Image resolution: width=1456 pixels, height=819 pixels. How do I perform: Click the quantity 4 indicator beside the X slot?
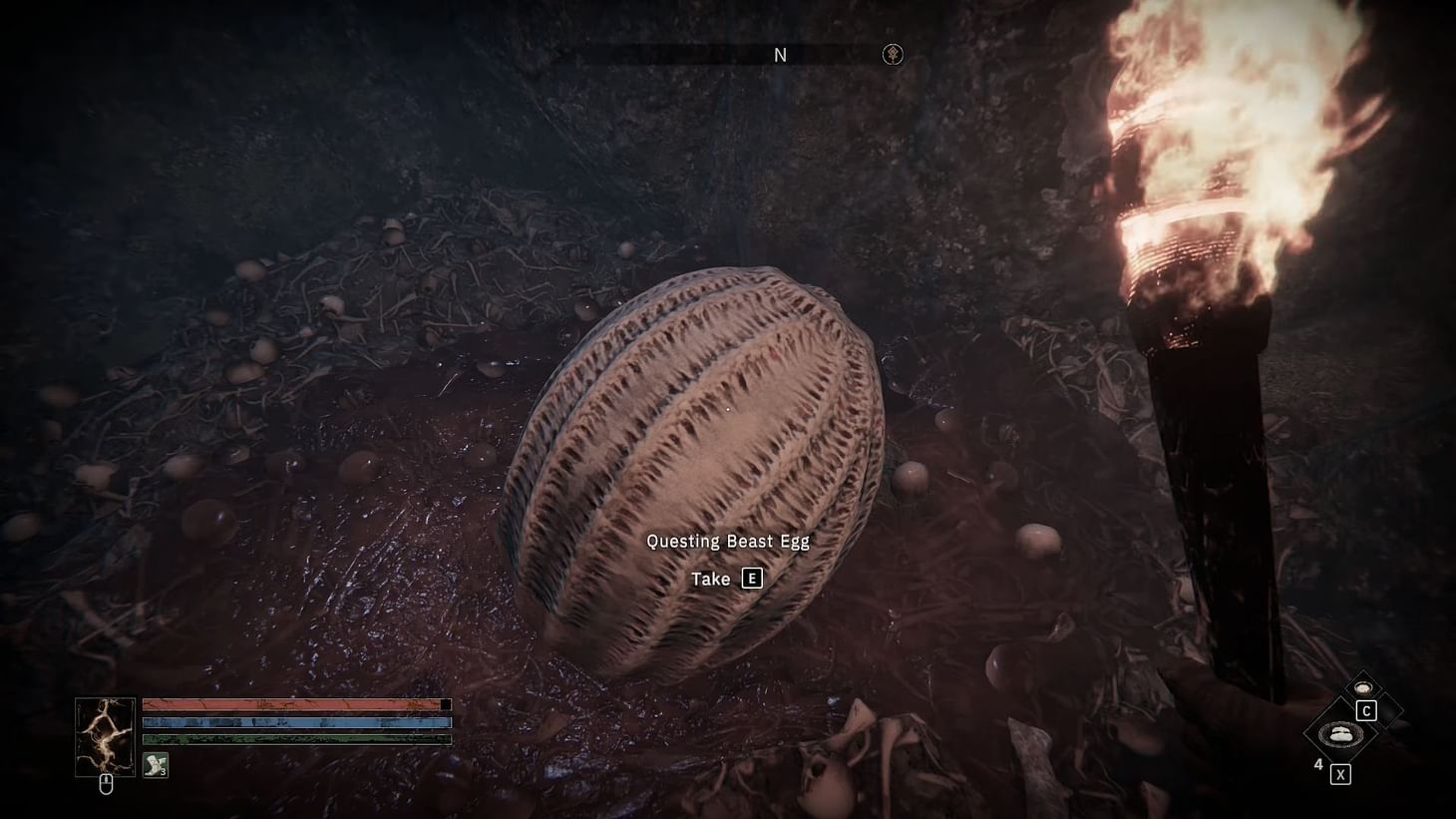1318,765
